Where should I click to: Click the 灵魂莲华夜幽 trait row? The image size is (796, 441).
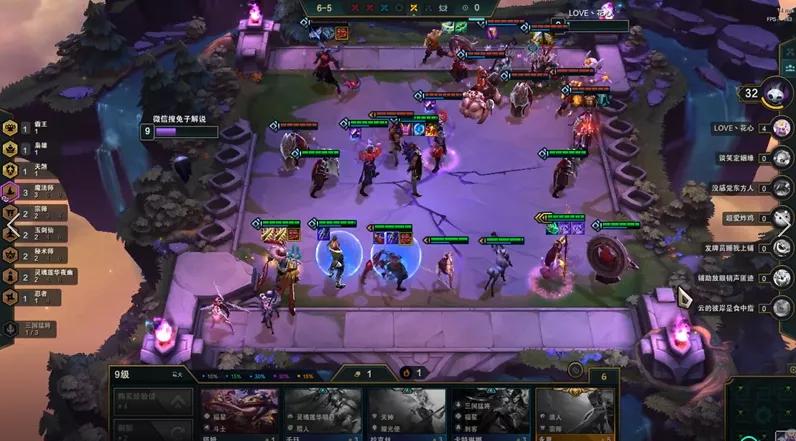(40, 275)
